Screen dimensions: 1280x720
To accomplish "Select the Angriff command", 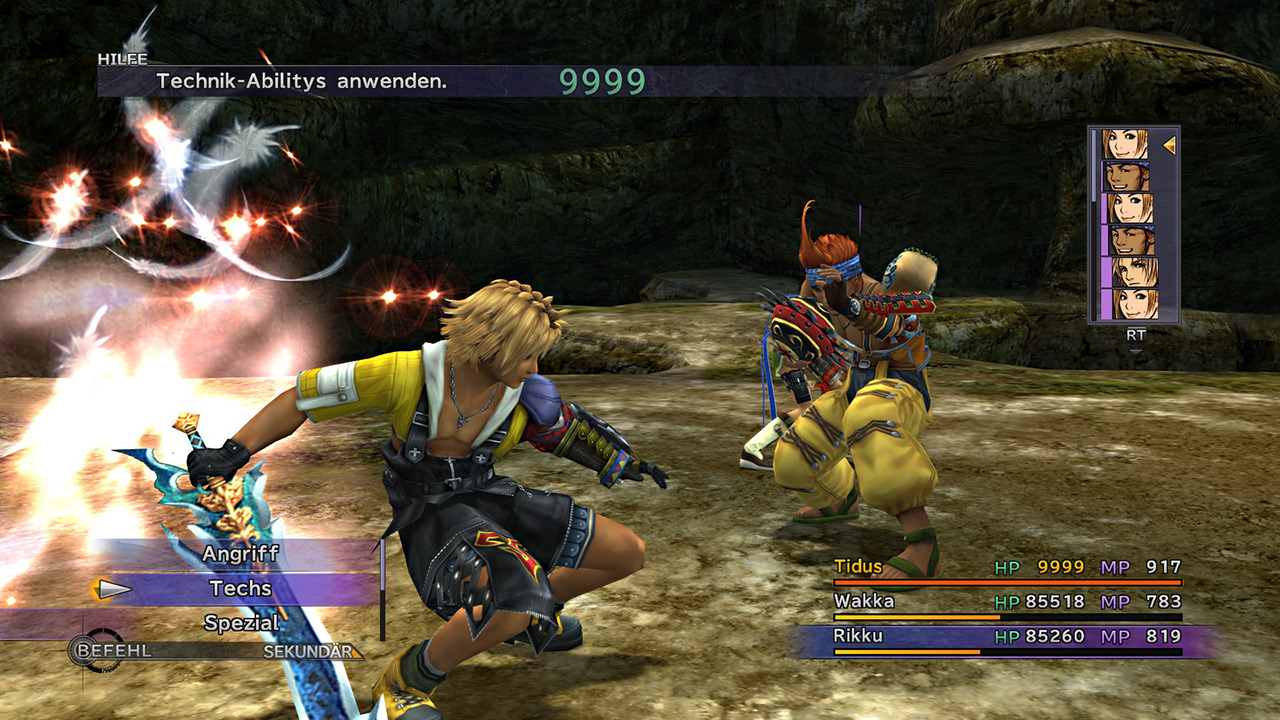I will (240, 553).
